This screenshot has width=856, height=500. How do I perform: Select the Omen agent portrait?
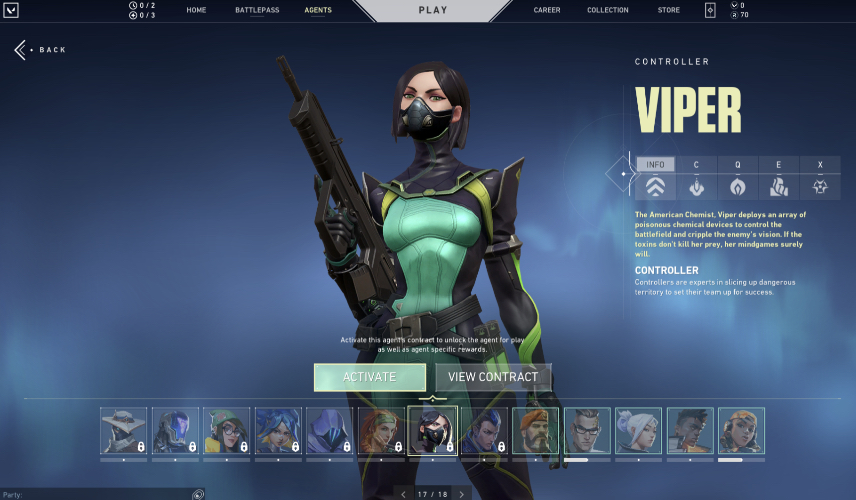click(330, 431)
